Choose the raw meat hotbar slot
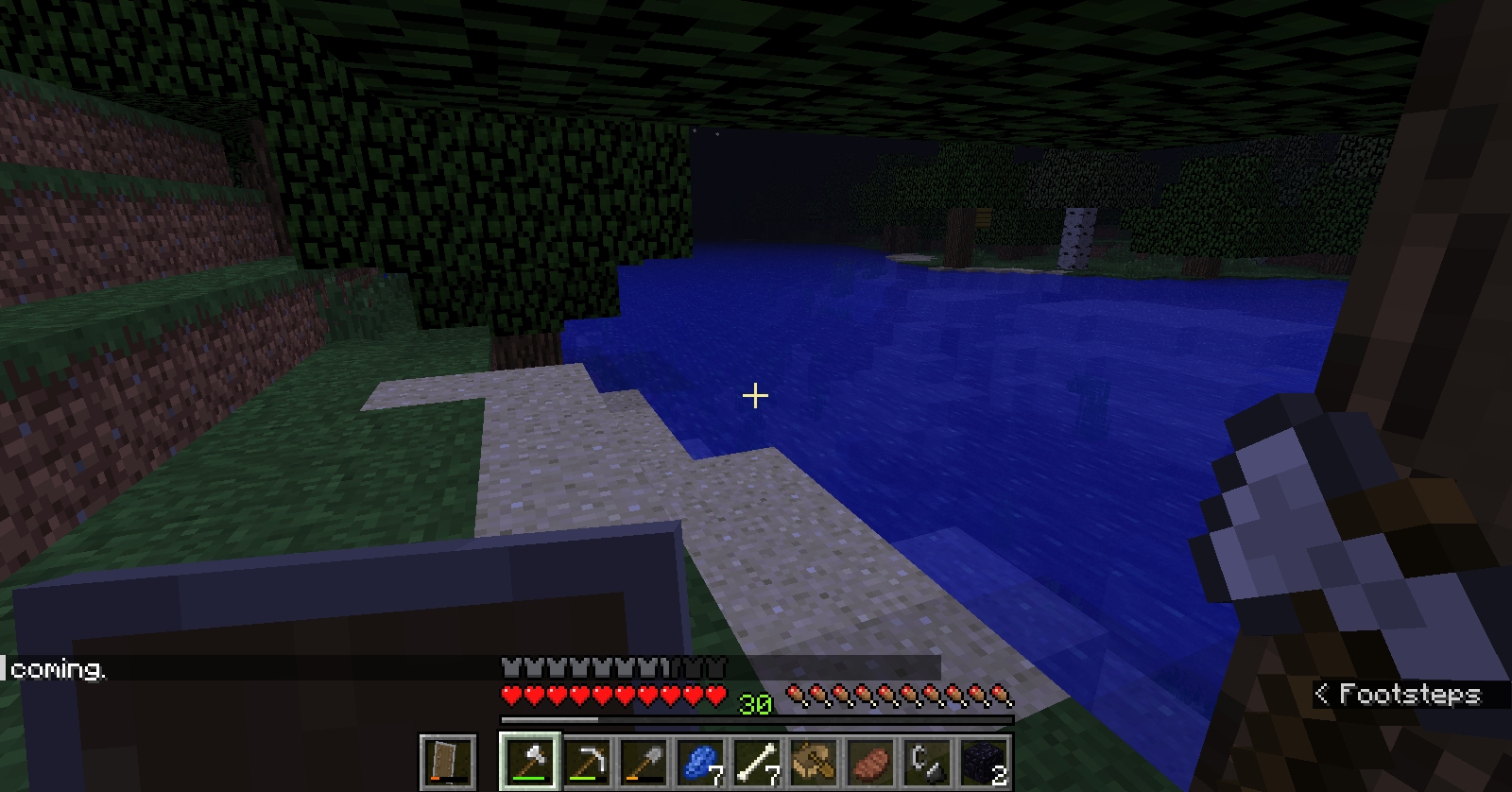The image size is (1512, 792). [870, 761]
